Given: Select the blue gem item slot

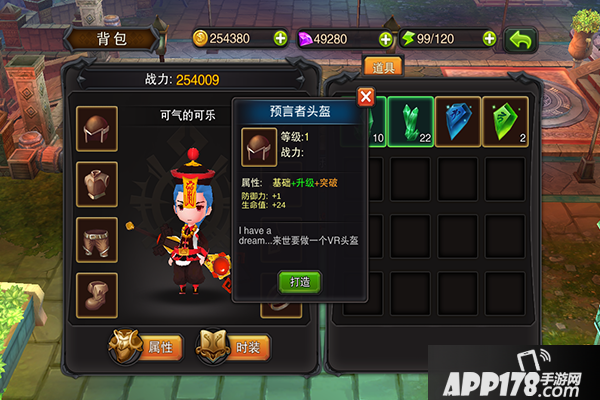Looking at the screenshot, I should click(459, 122).
